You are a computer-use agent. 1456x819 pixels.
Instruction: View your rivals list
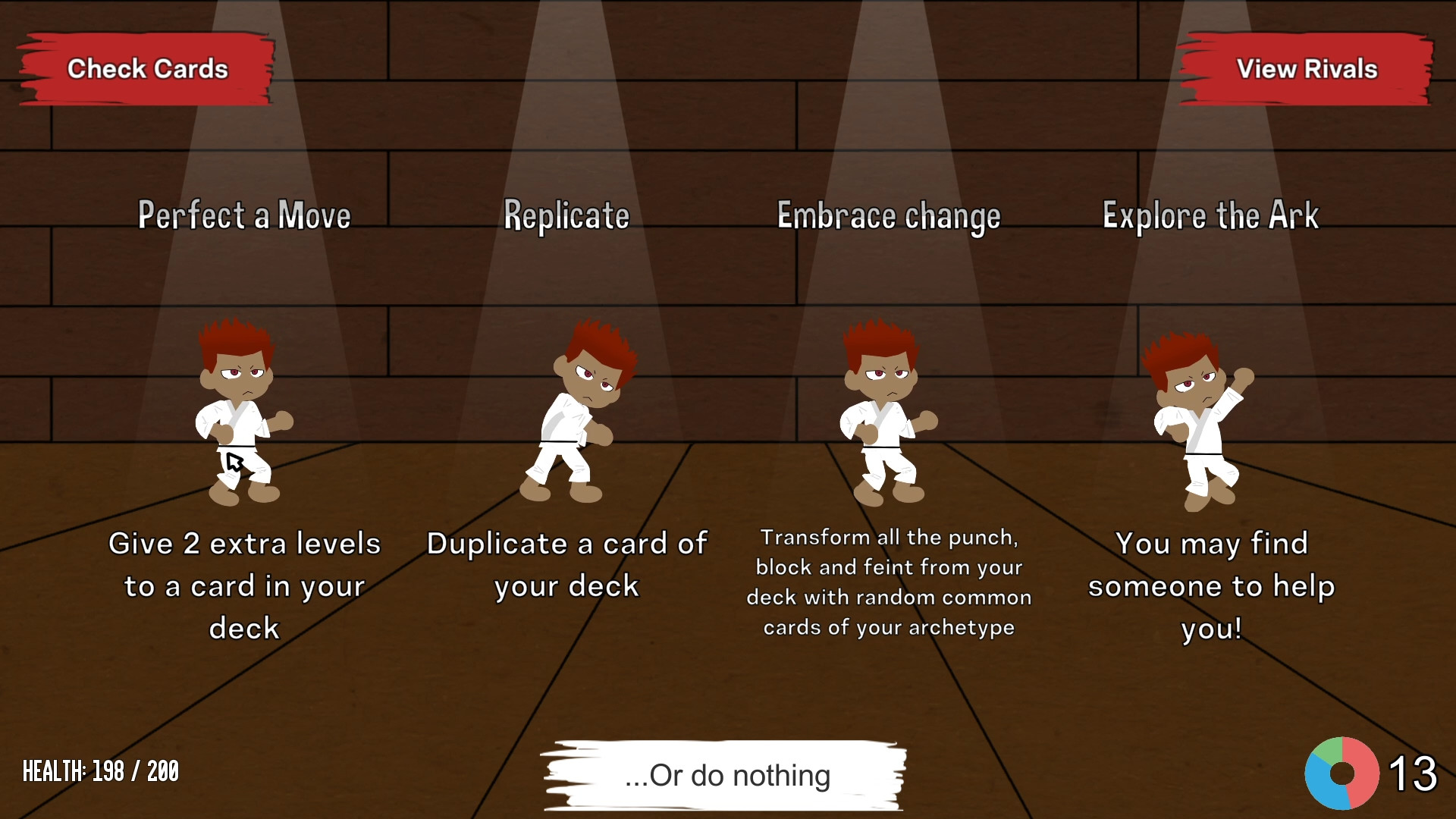click(x=1306, y=68)
